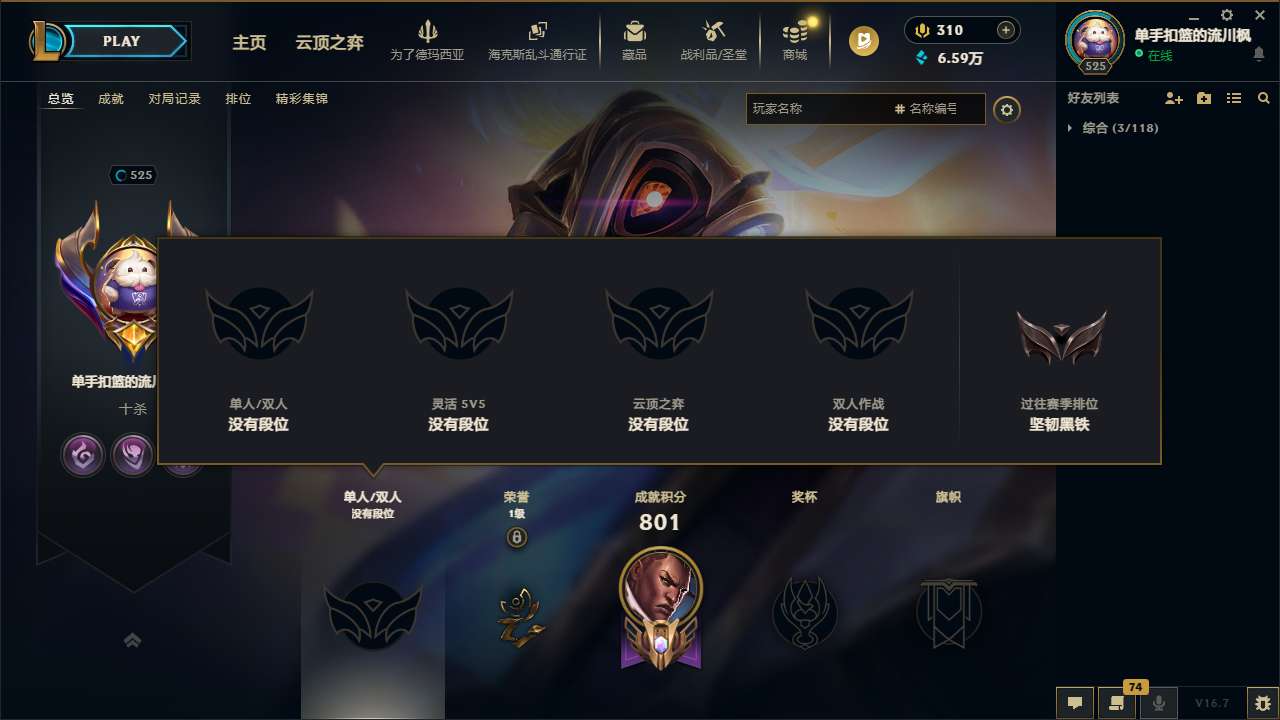Toggle the friend list display mode icon

click(1233, 98)
